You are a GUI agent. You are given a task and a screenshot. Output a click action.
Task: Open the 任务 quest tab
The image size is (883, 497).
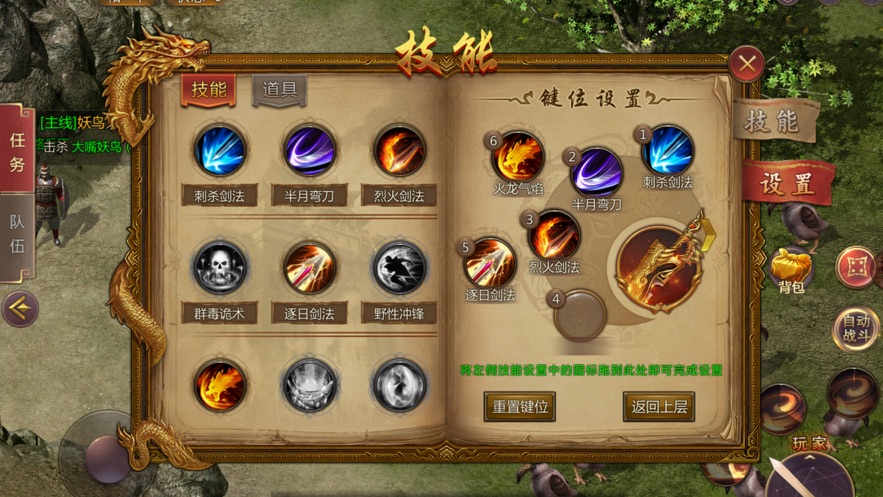coord(17,152)
